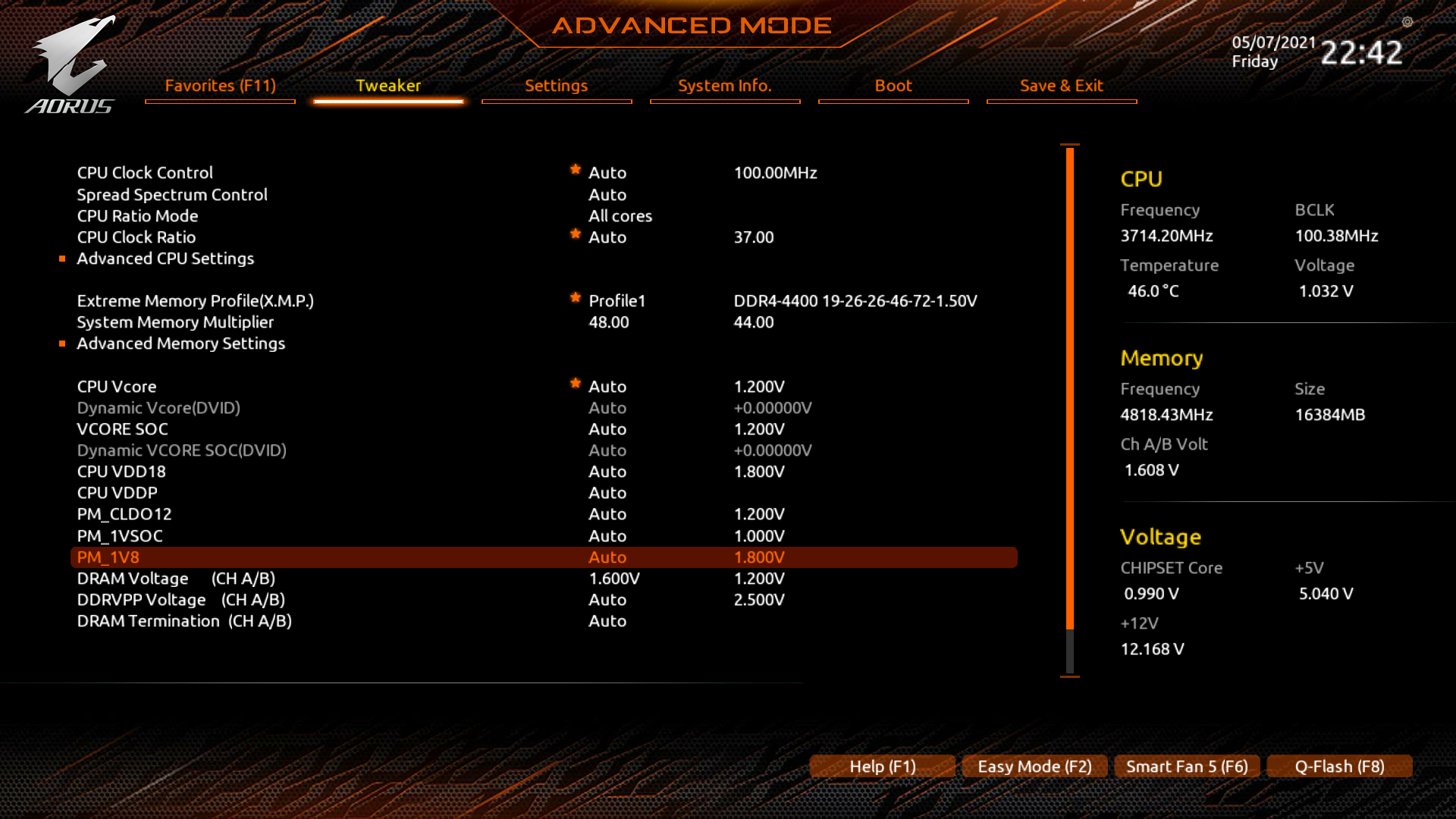Open Advanced CPU Settings submenu
This screenshot has height=819, width=1456.
(x=165, y=259)
